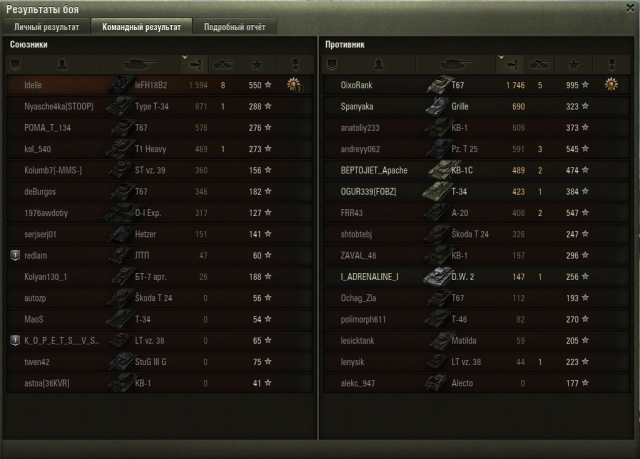Open the Командный результат tab
The width and height of the screenshot is (640, 459).
(139, 27)
